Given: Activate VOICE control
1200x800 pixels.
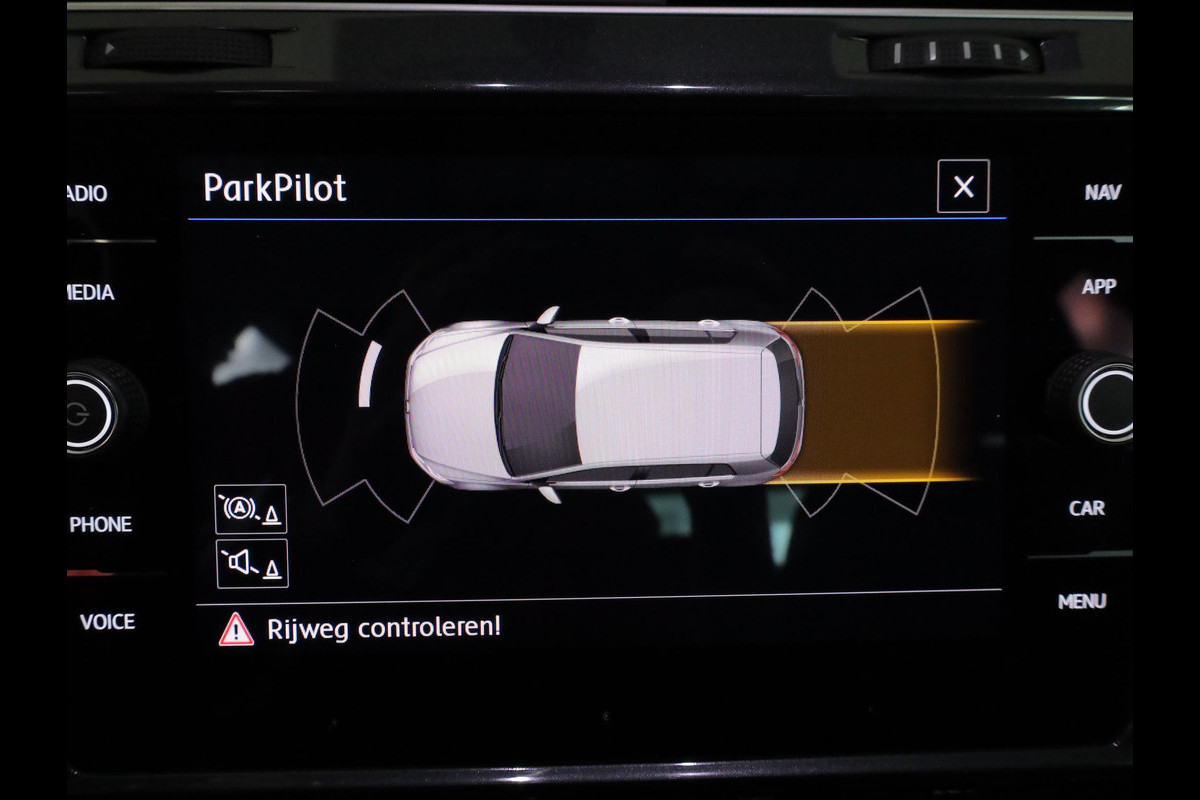Looking at the screenshot, I should tap(107, 622).
